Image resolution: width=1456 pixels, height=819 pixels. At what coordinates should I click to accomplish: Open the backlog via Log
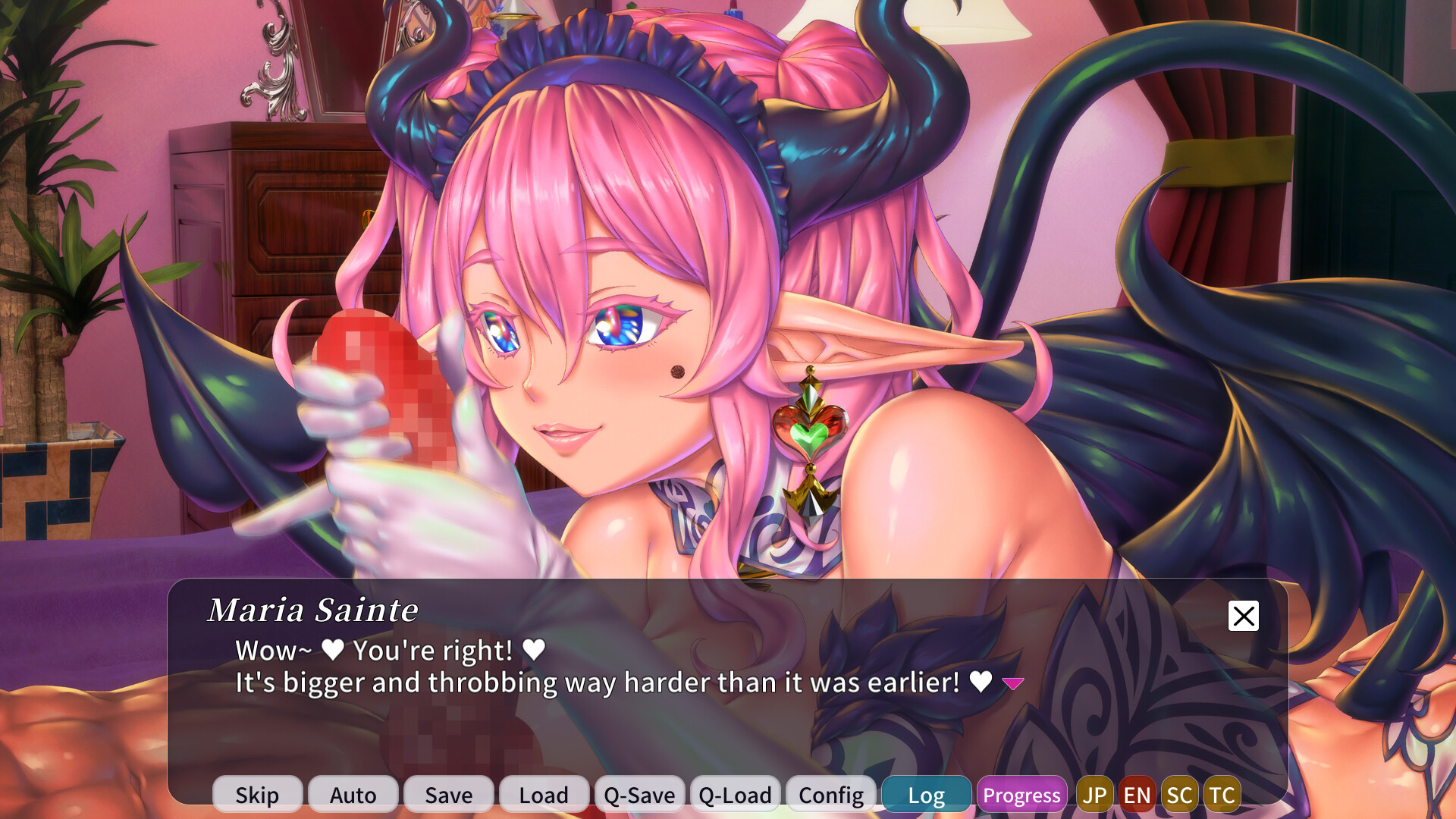pos(926,795)
